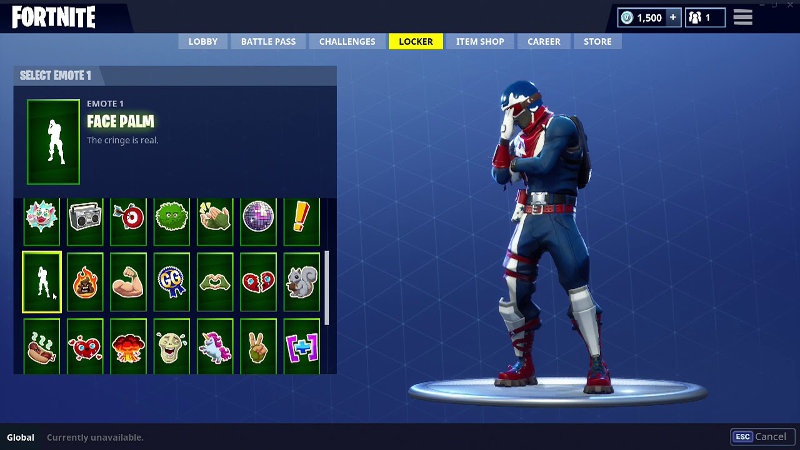The image size is (800, 450).
Task: Open the Item Shop tab
Action: coord(479,42)
